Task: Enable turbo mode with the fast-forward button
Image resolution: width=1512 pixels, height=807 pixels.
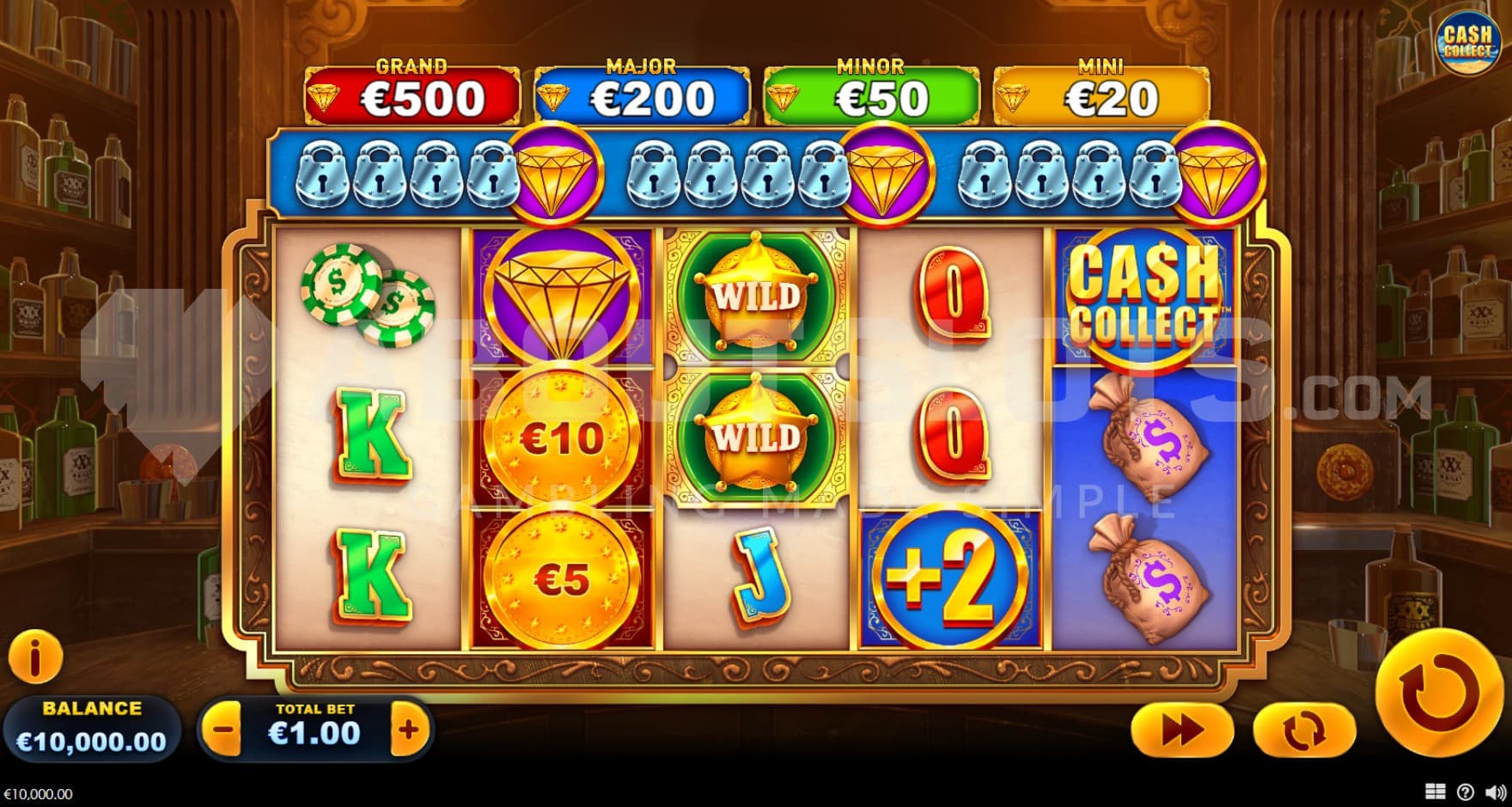Action: 1182,731
